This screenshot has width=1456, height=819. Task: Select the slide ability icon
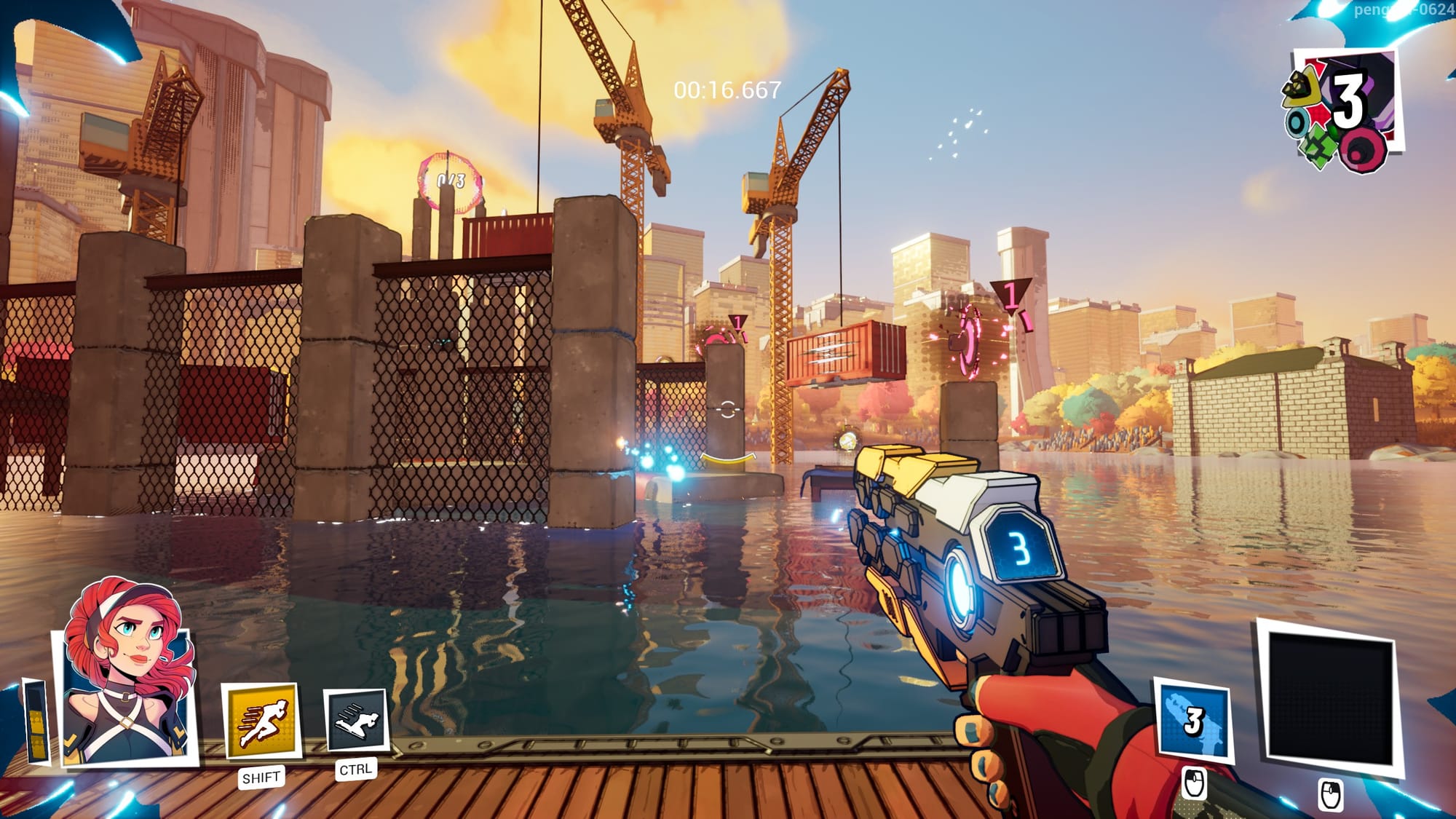click(355, 720)
